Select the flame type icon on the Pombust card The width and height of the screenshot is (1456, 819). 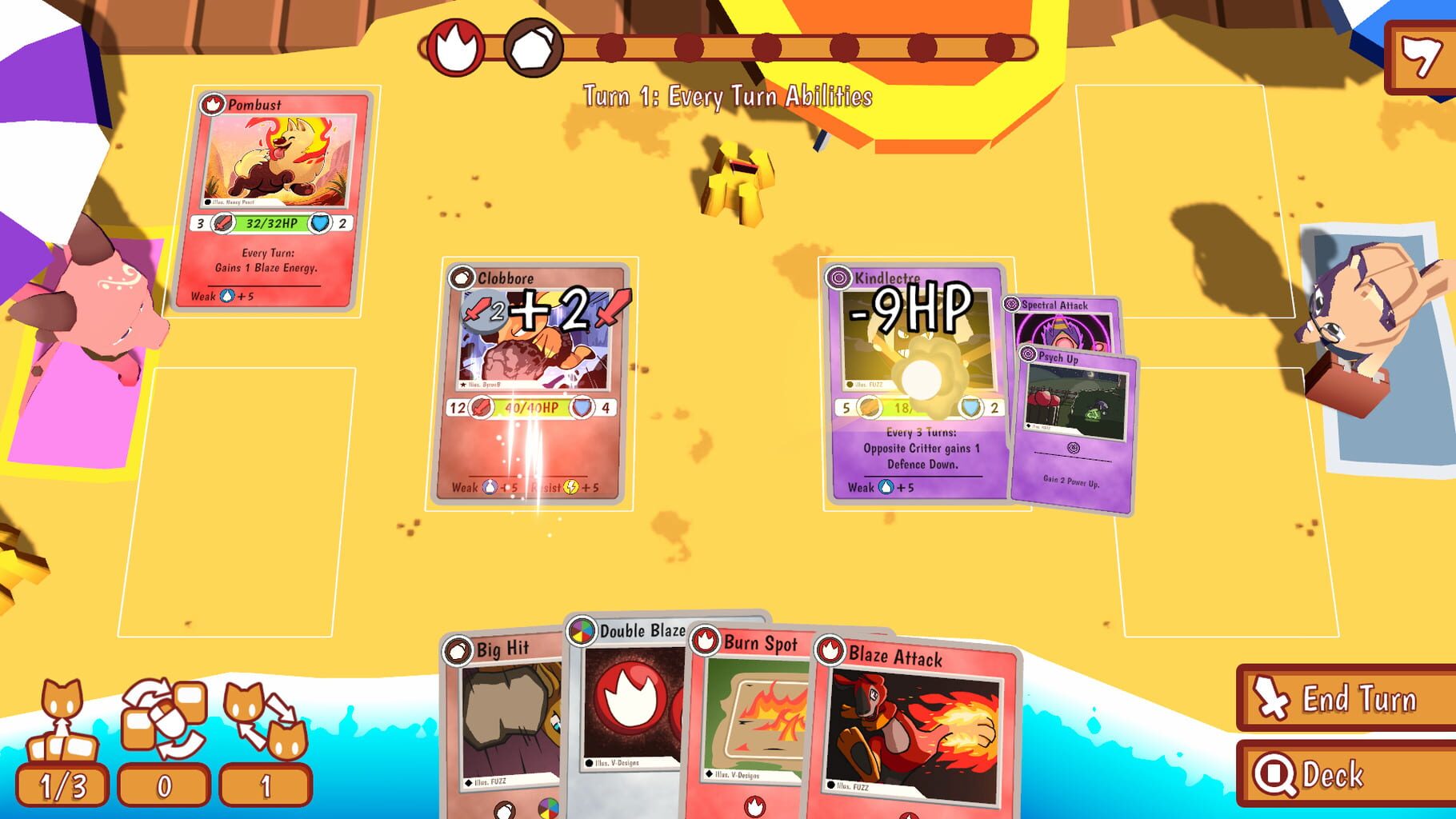(x=212, y=105)
